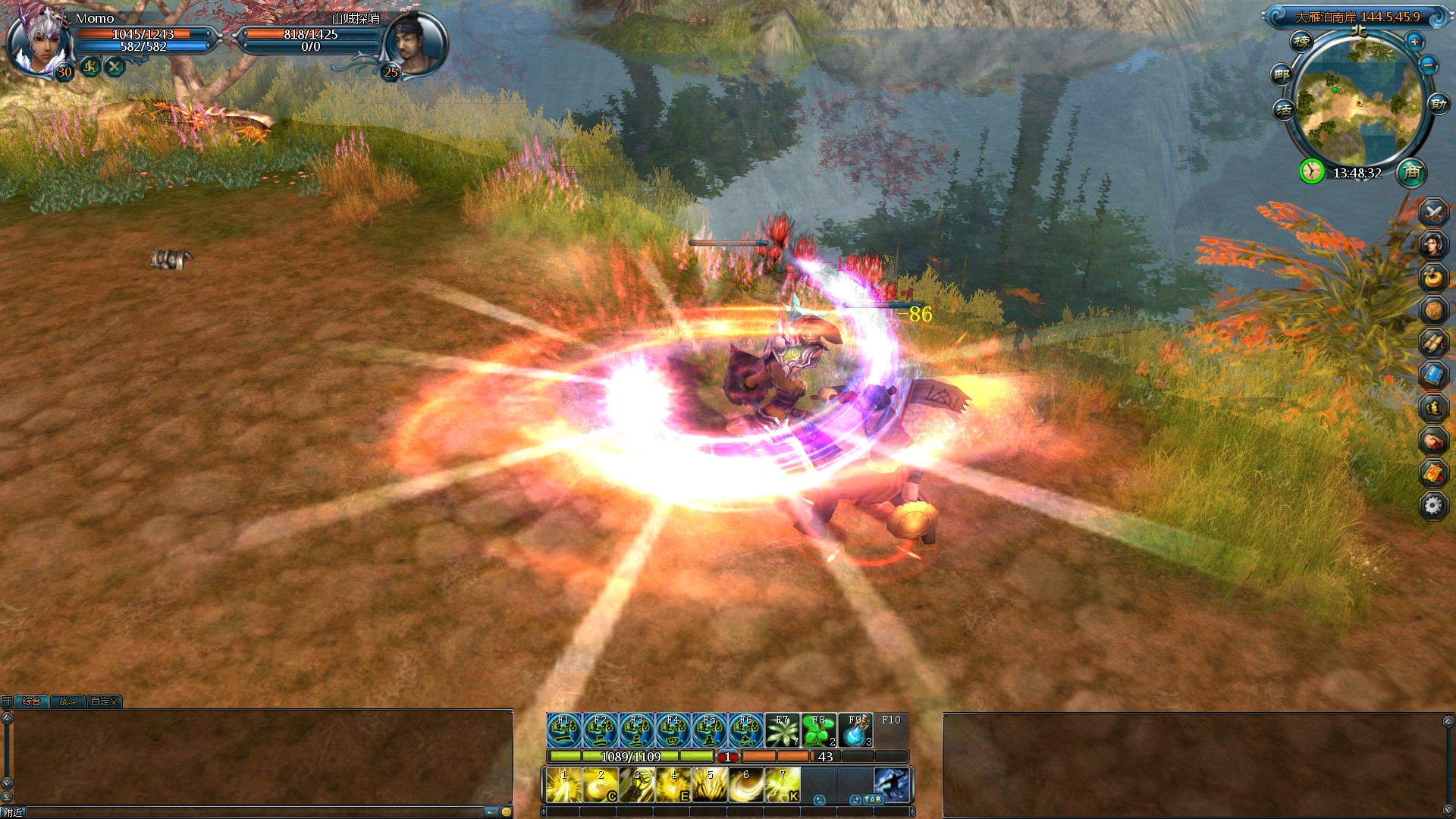Open the 商 shop button
1456x819 pixels.
coord(1411,172)
